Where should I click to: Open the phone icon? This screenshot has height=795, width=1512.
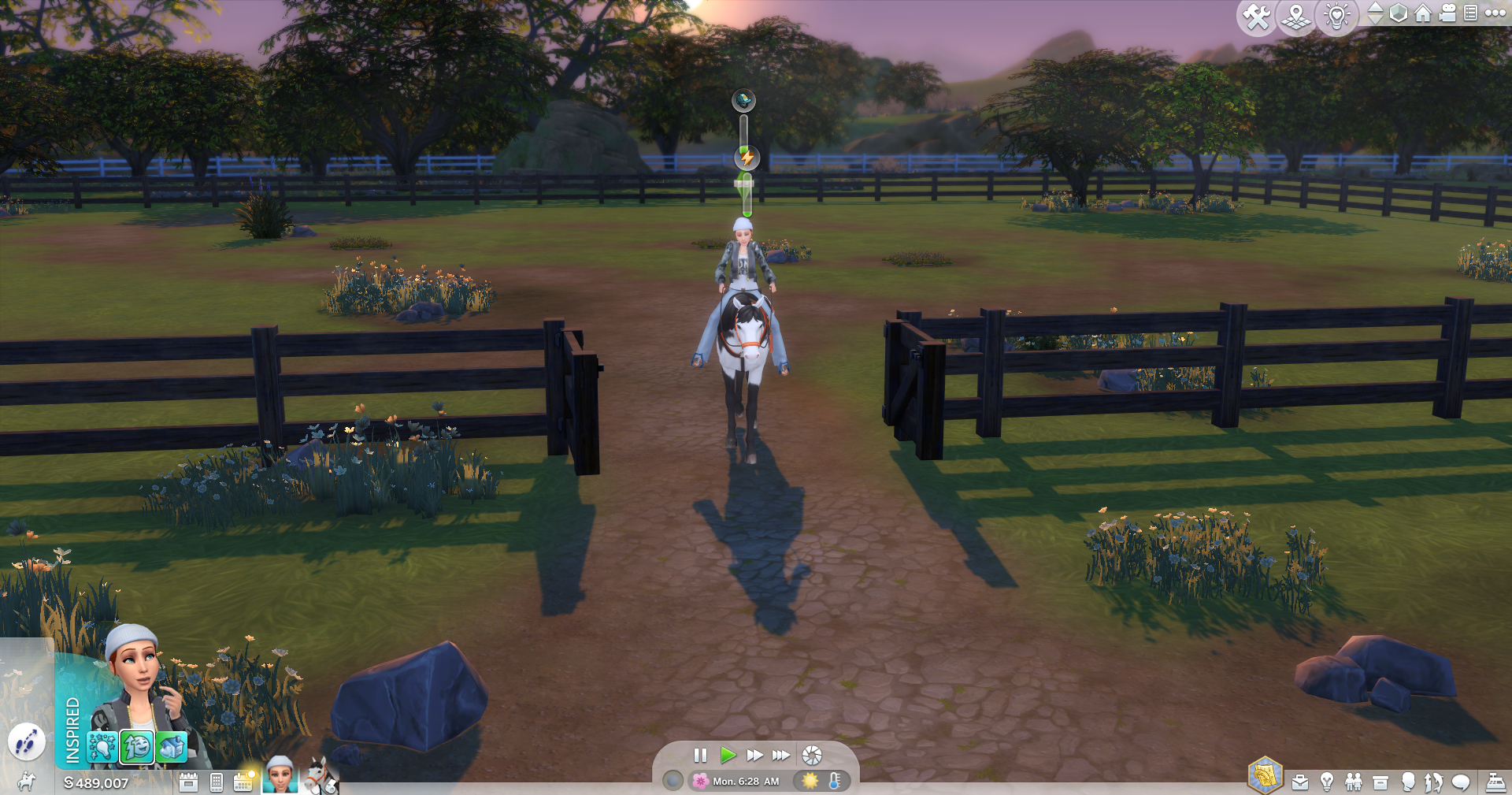[x=217, y=782]
